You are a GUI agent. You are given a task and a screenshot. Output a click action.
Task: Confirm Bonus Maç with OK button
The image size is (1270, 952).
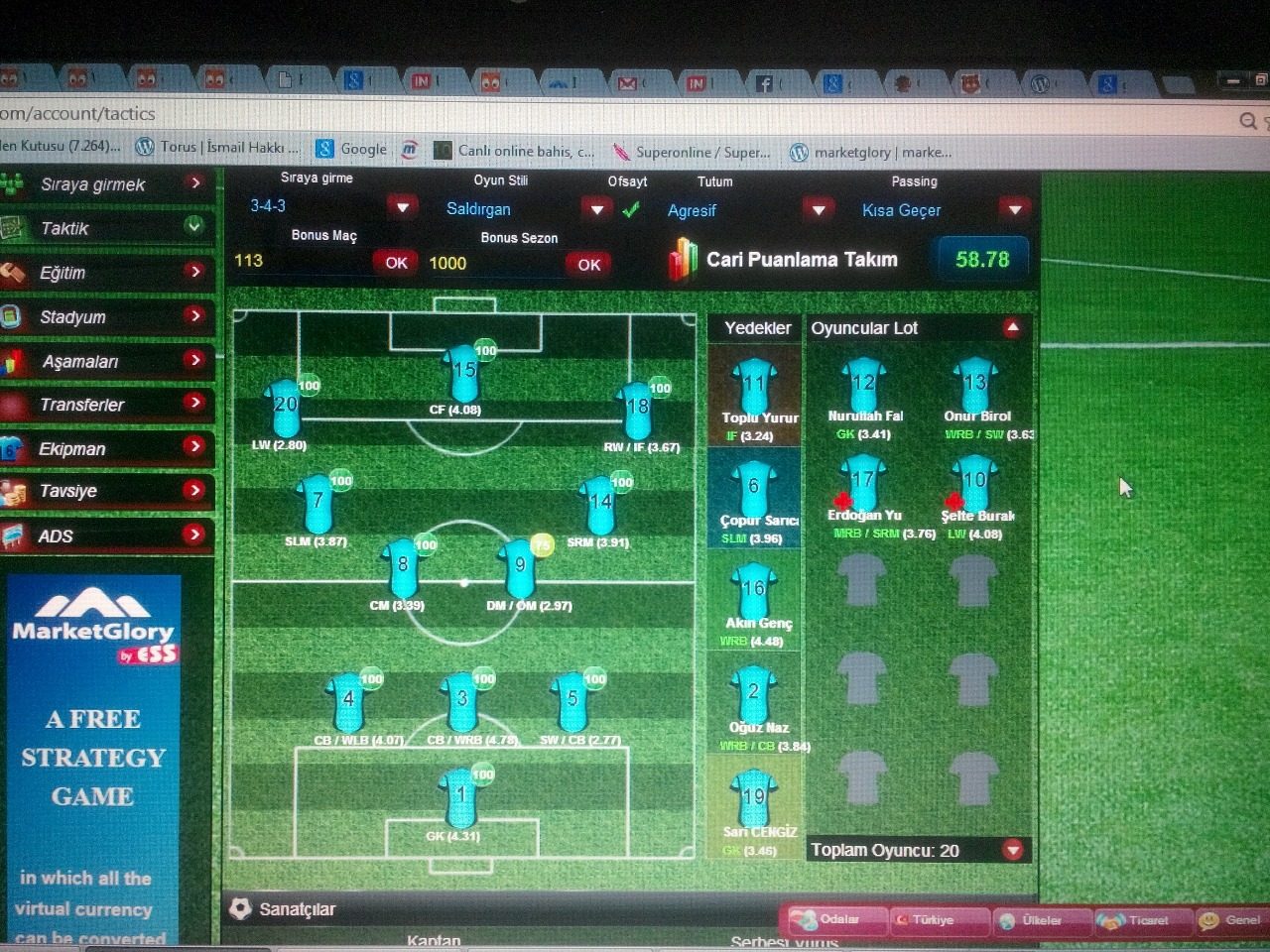396,263
